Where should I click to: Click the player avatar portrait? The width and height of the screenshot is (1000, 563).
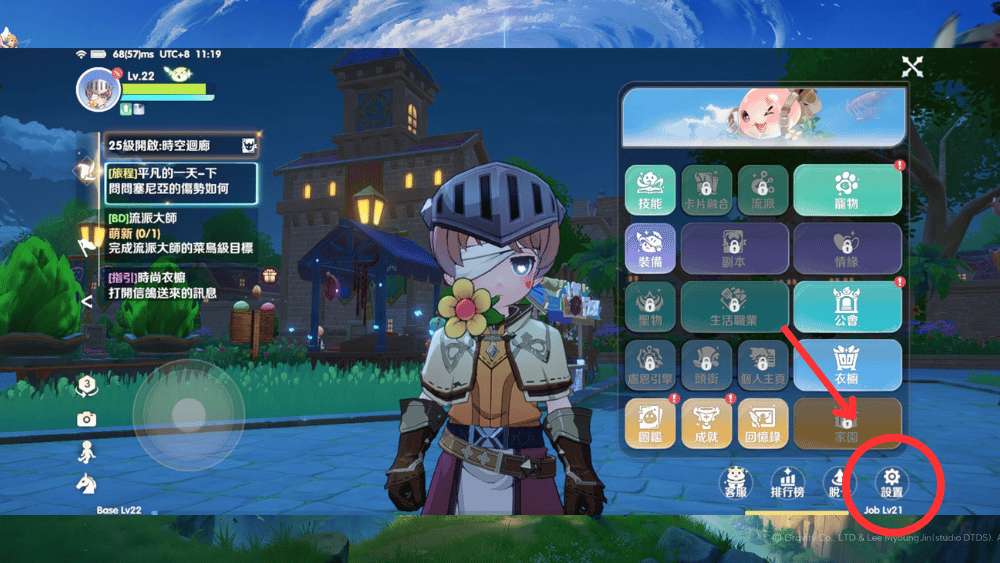[98, 90]
